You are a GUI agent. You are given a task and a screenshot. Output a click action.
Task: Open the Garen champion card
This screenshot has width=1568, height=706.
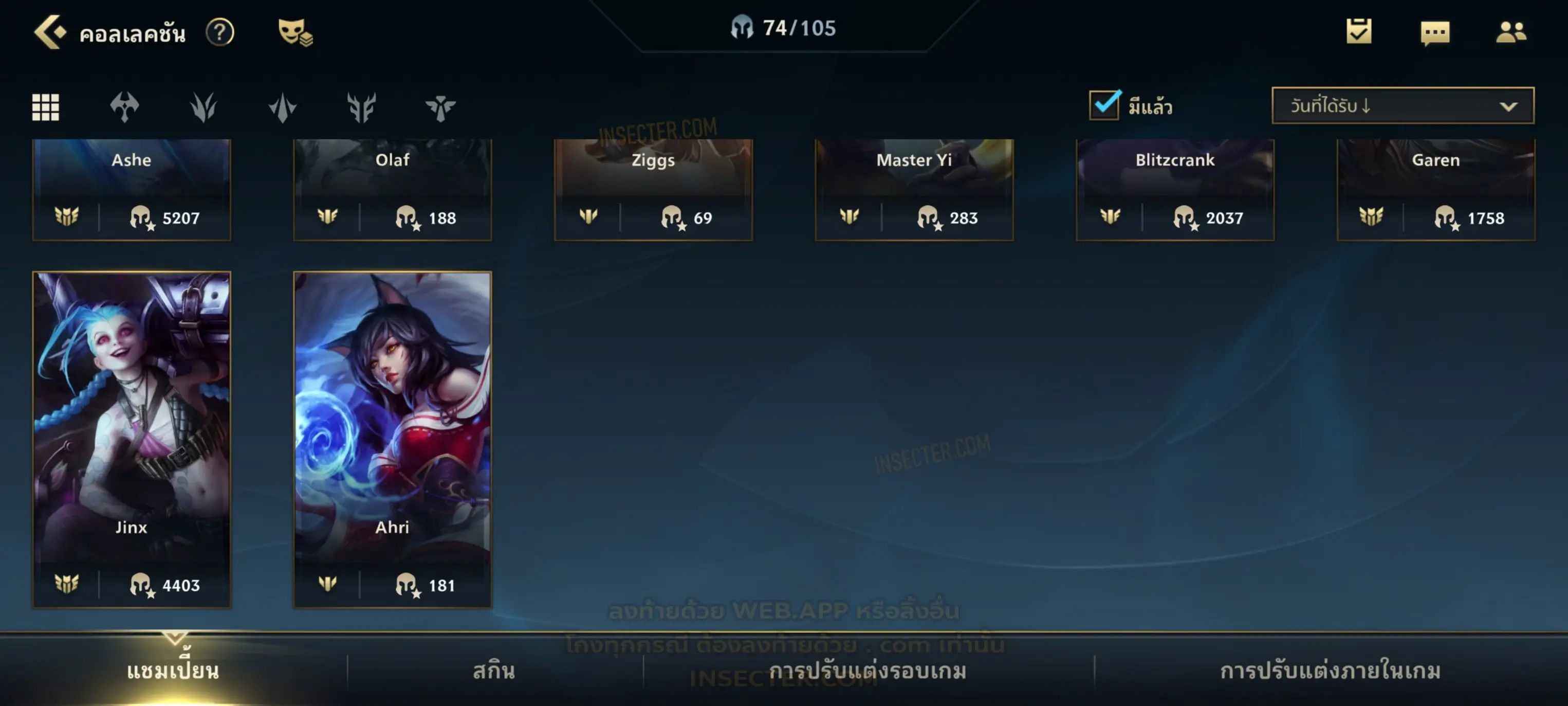(x=1436, y=189)
